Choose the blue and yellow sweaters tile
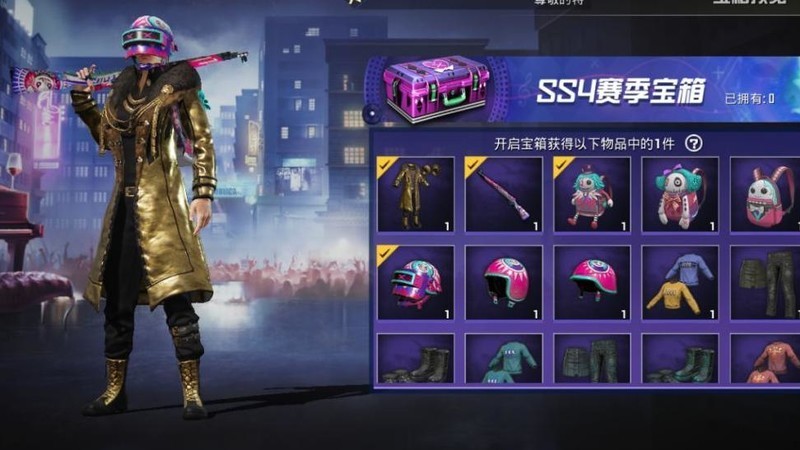 679,282
